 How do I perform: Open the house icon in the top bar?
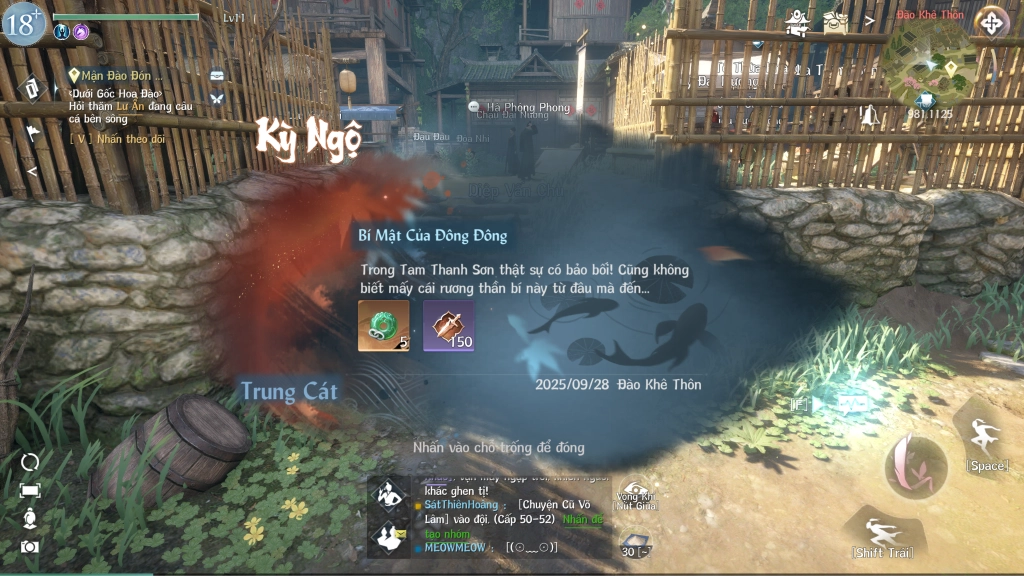(797, 22)
